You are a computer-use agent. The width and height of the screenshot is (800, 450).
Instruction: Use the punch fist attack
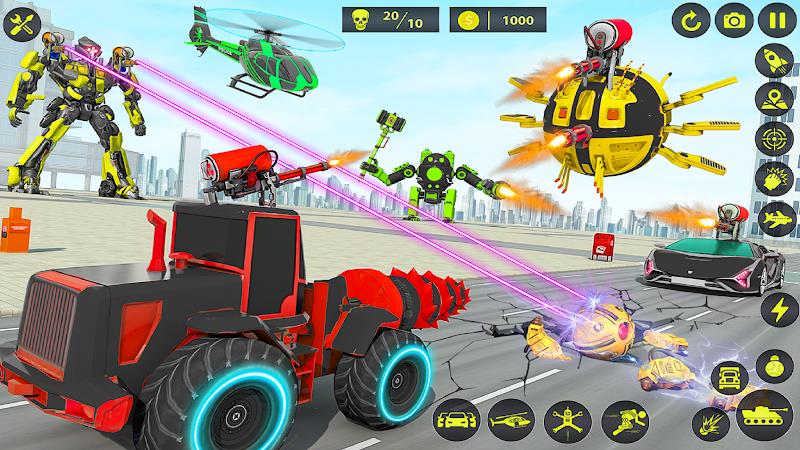coord(776,180)
